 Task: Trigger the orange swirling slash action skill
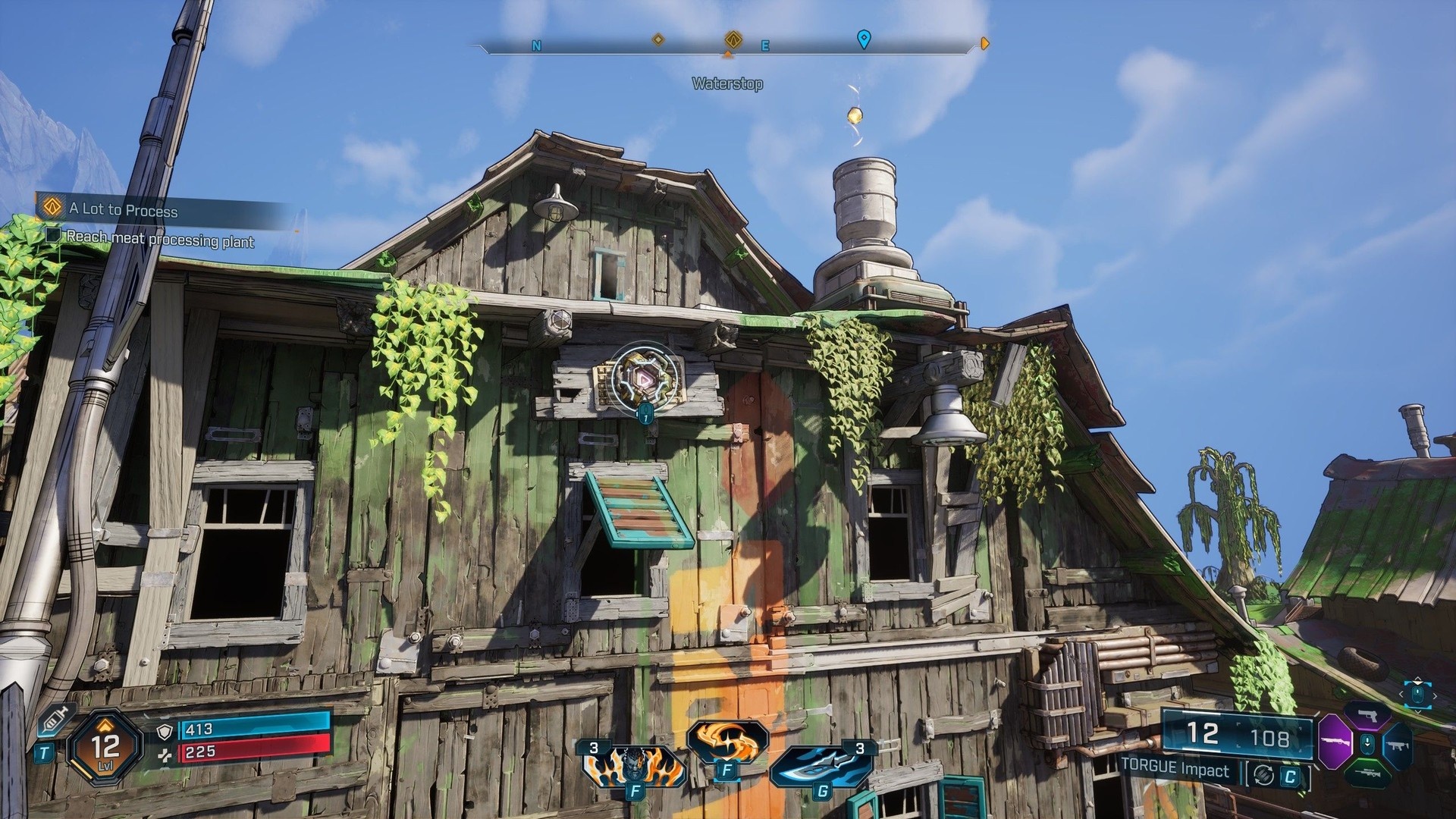(726, 739)
